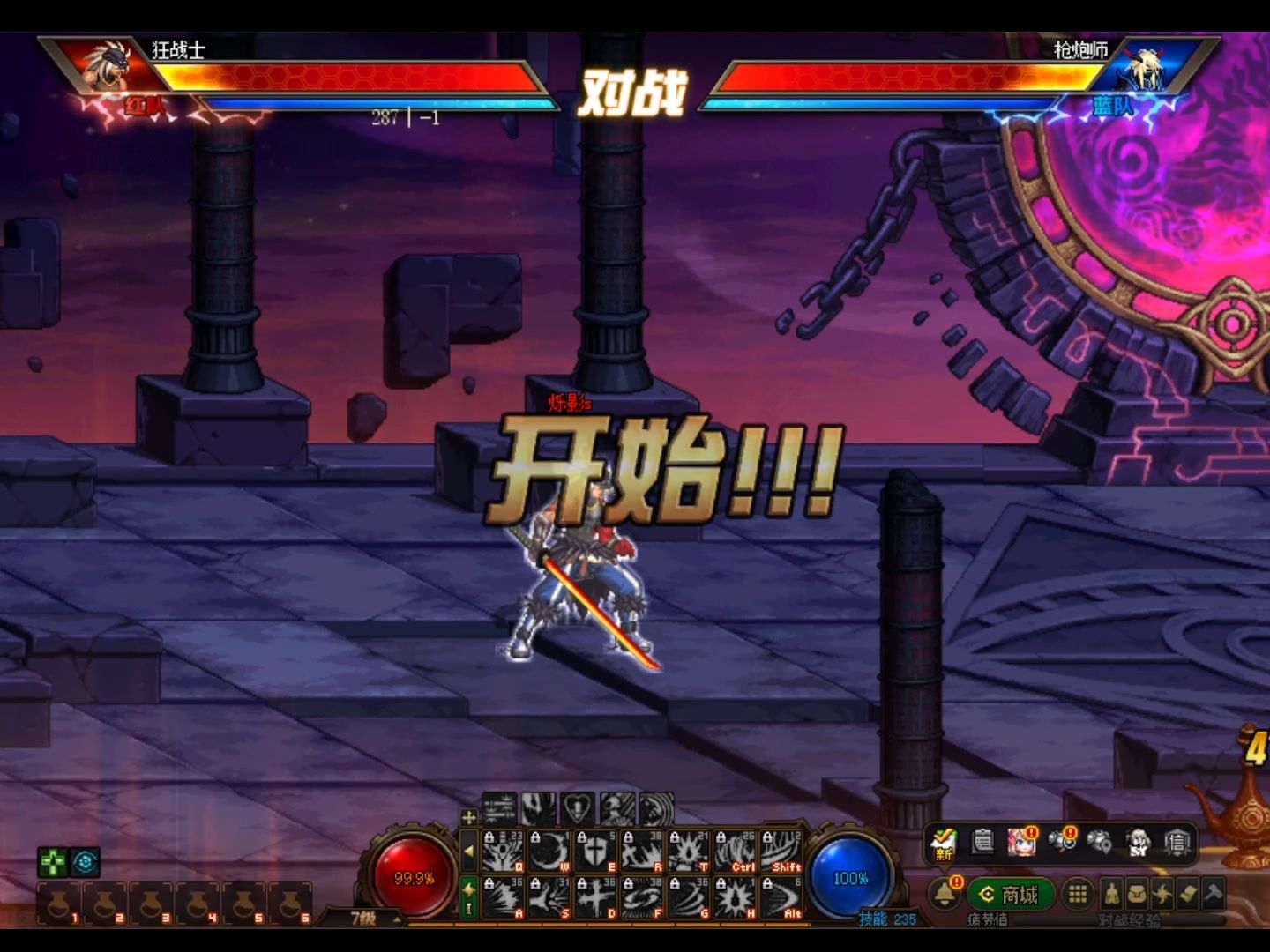The width and height of the screenshot is (1270, 952).
Task: Open the clipboard list icon
Action: point(982,843)
